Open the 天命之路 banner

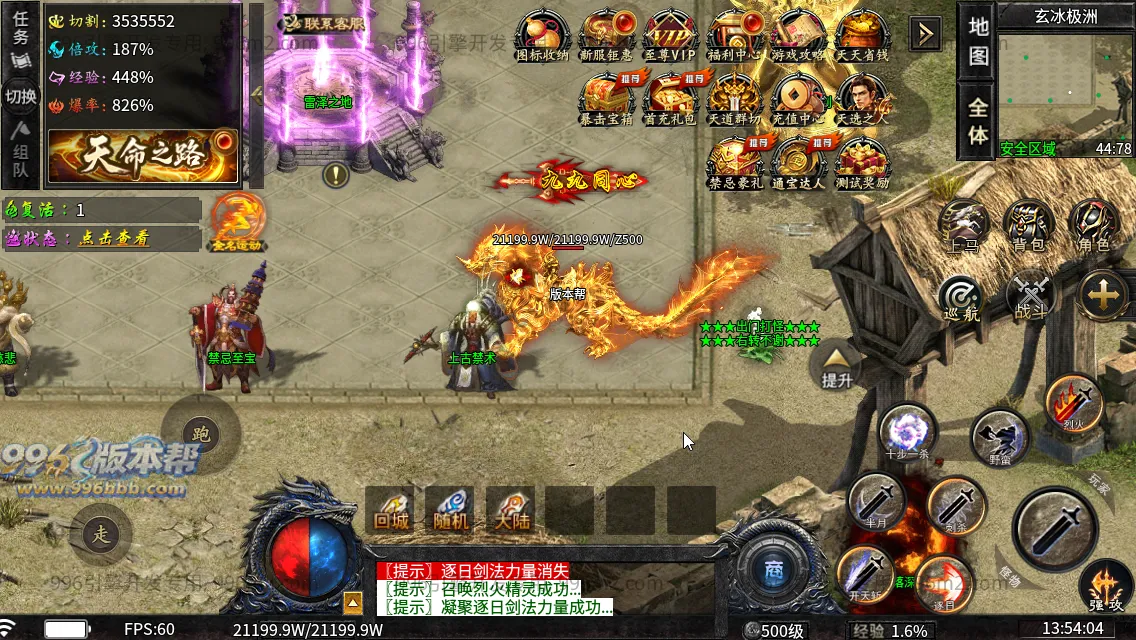144,156
